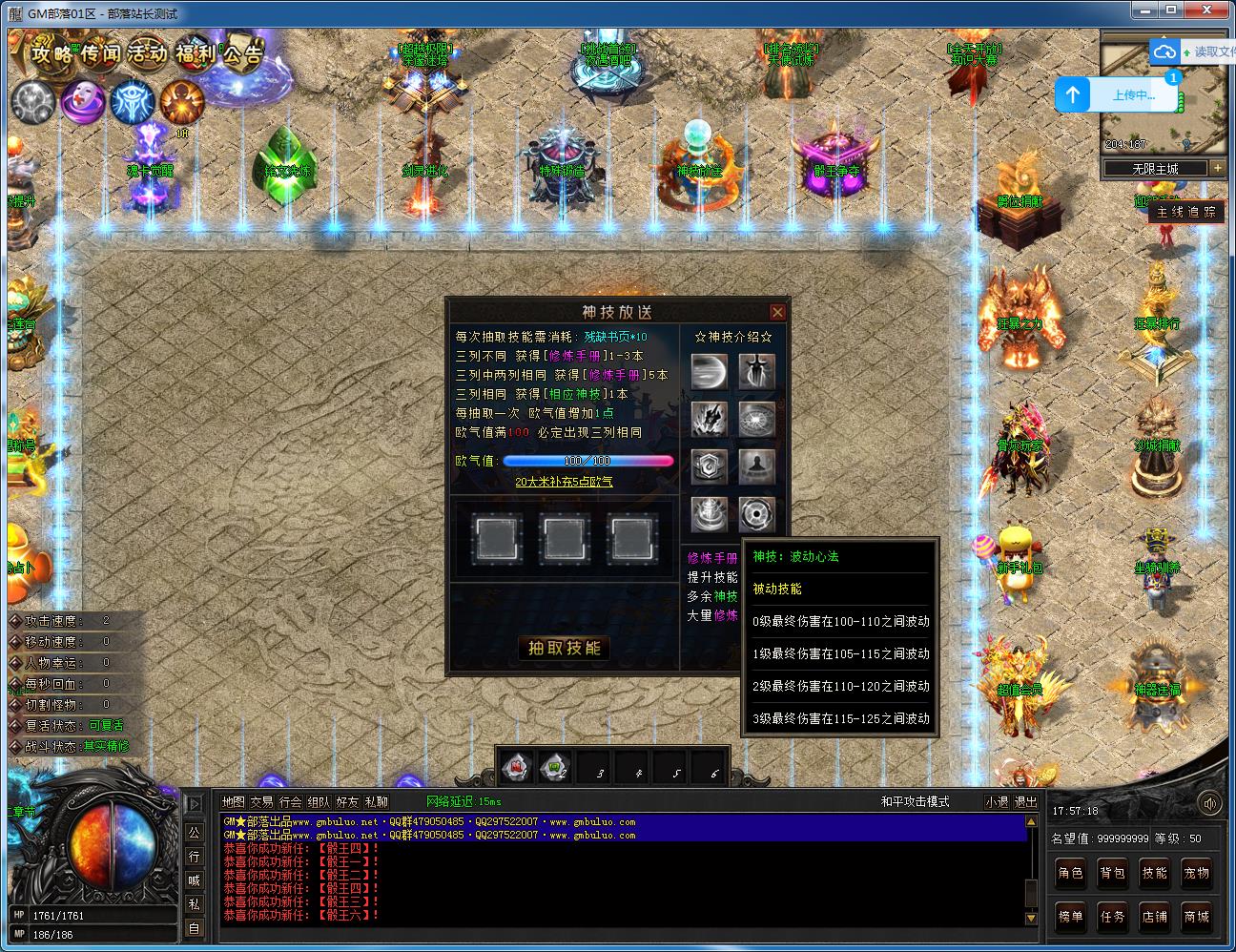Open the 角色 character panel
The width and height of the screenshot is (1236, 952).
(x=1071, y=872)
